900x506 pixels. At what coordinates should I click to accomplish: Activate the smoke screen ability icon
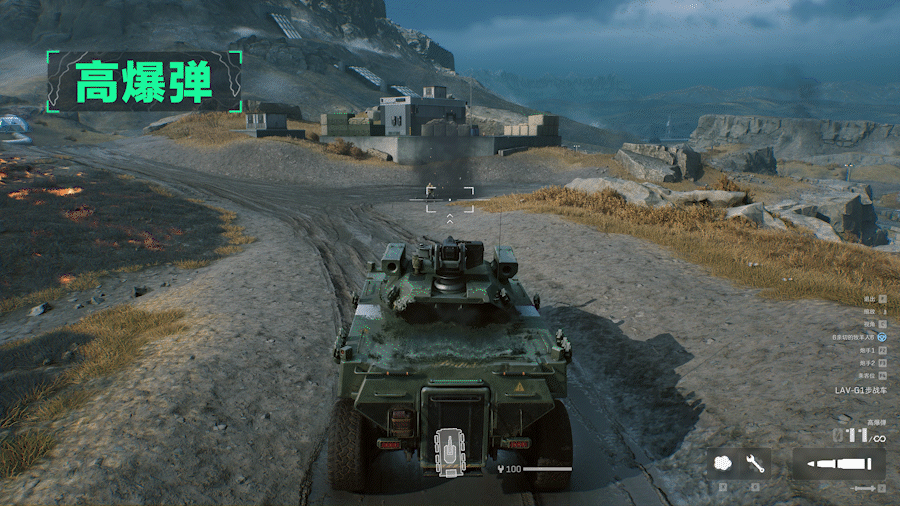[724, 464]
